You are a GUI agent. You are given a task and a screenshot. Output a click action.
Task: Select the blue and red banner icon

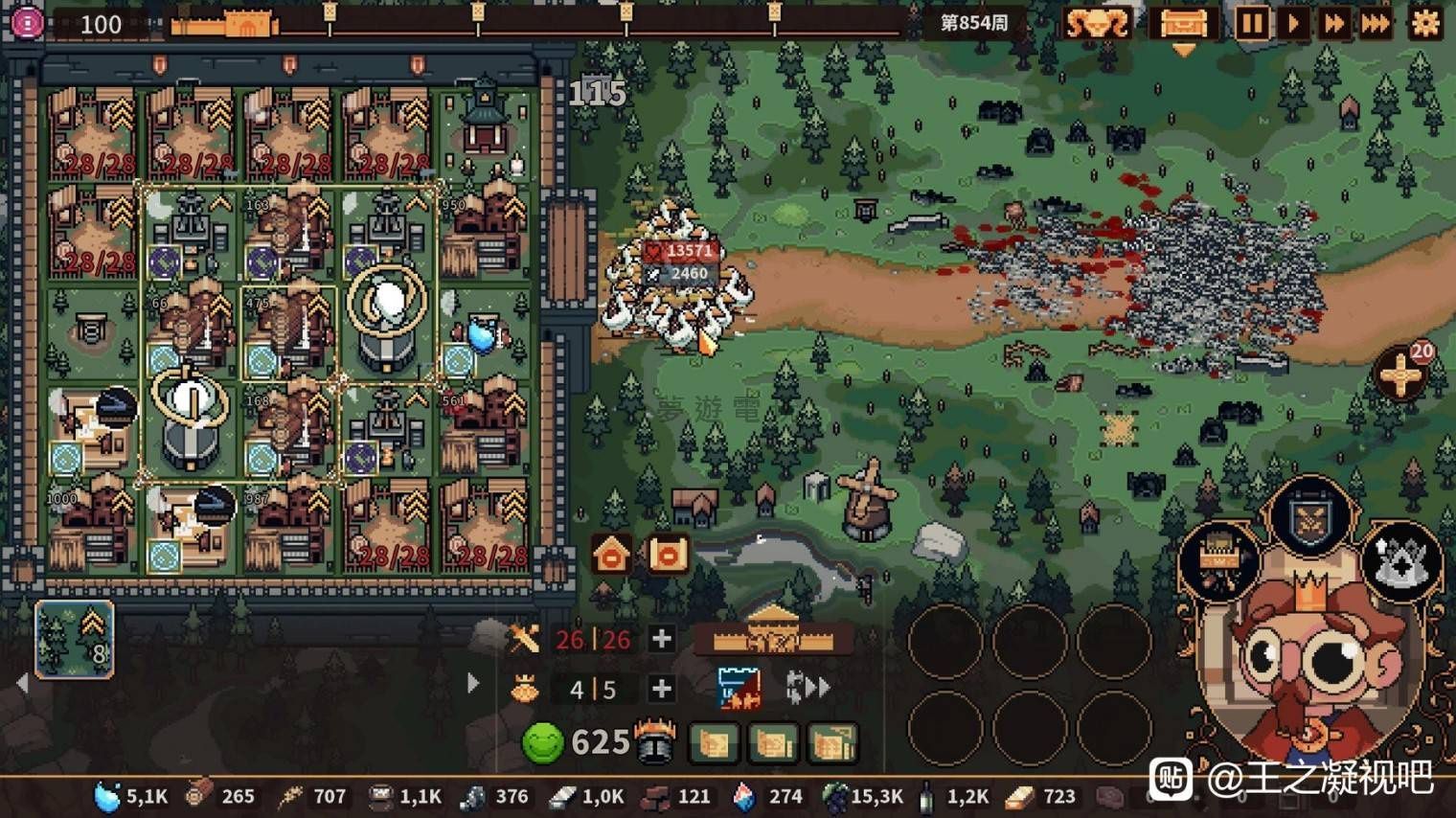pyautogui.click(x=739, y=688)
